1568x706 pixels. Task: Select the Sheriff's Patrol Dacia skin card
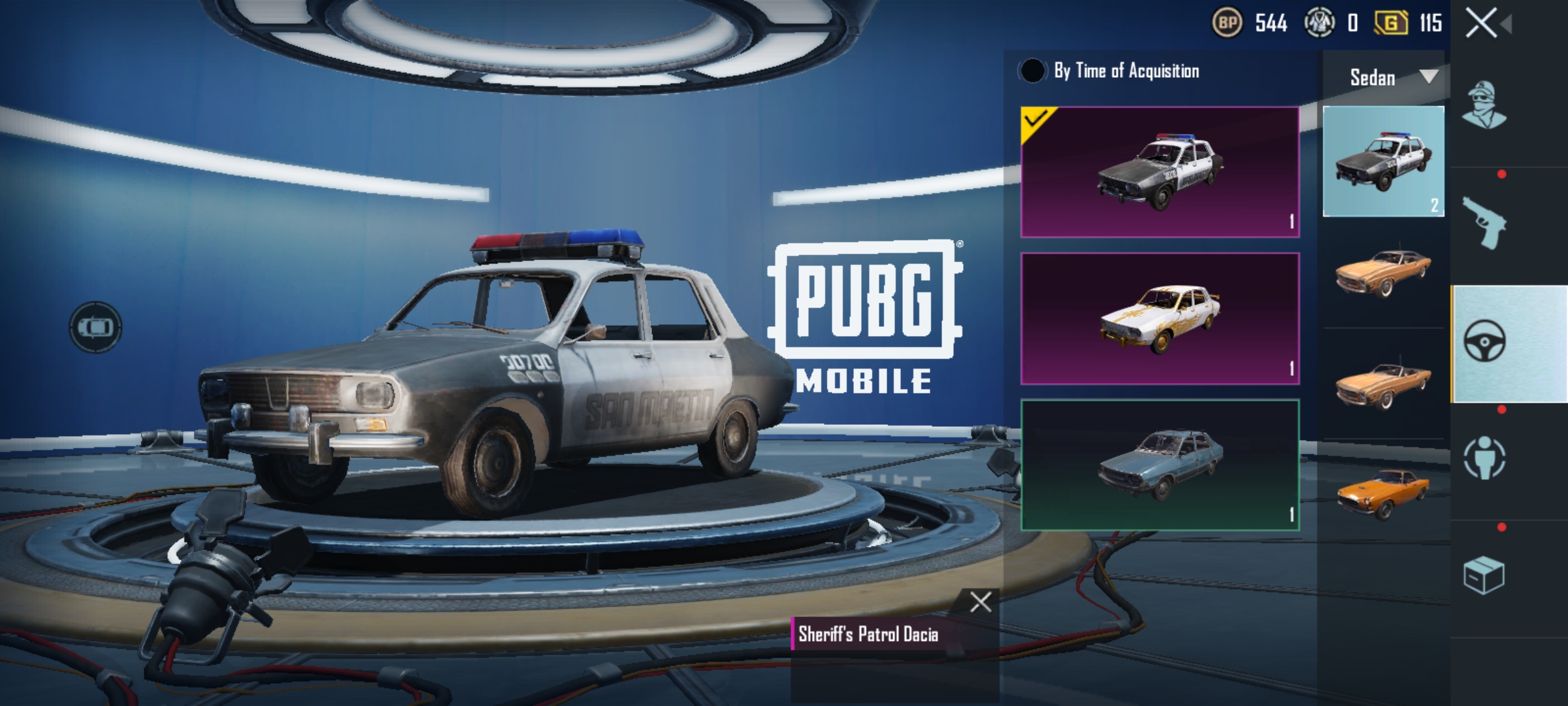[x=1160, y=172]
